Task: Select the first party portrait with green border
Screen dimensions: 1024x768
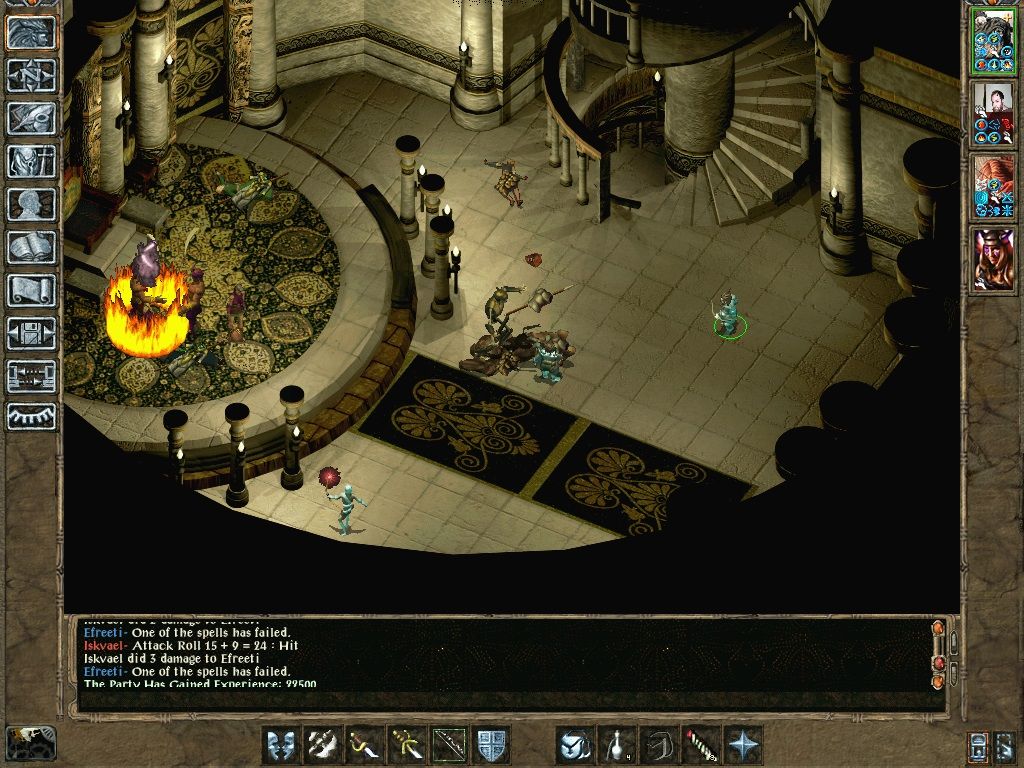Action: click(x=994, y=41)
